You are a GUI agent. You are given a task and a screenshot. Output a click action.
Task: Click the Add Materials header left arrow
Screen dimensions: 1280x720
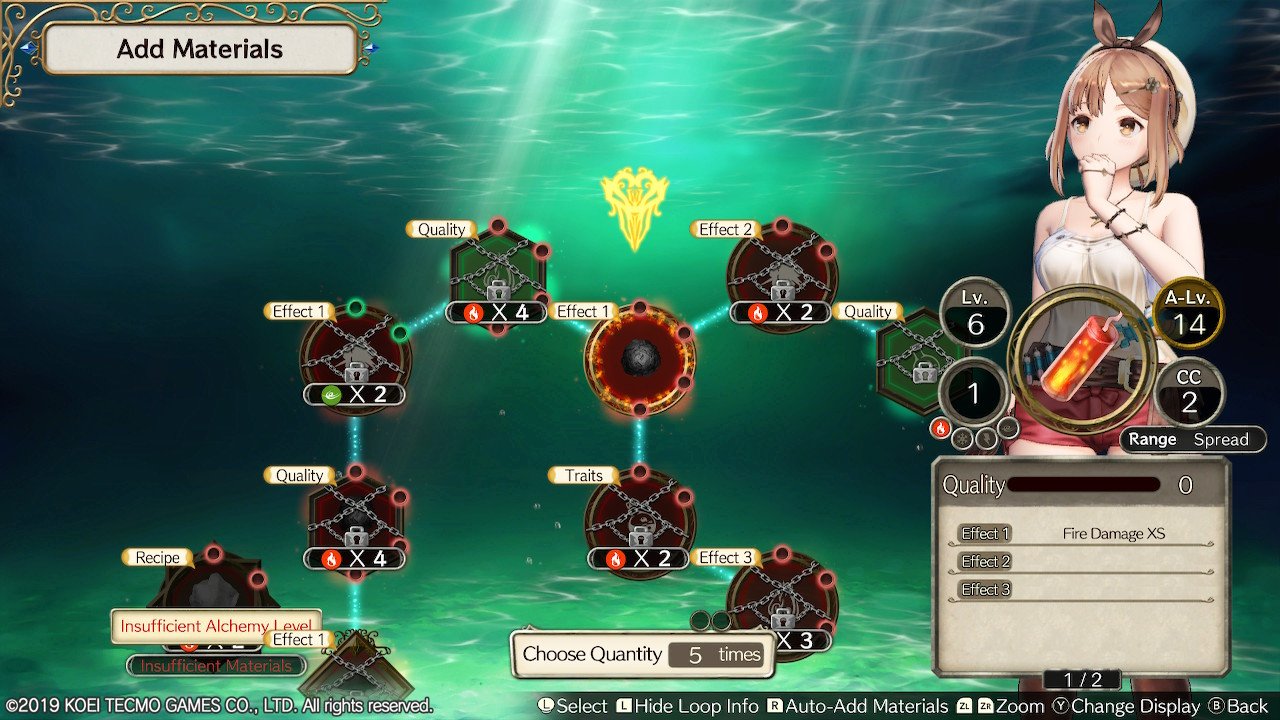coord(29,48)
